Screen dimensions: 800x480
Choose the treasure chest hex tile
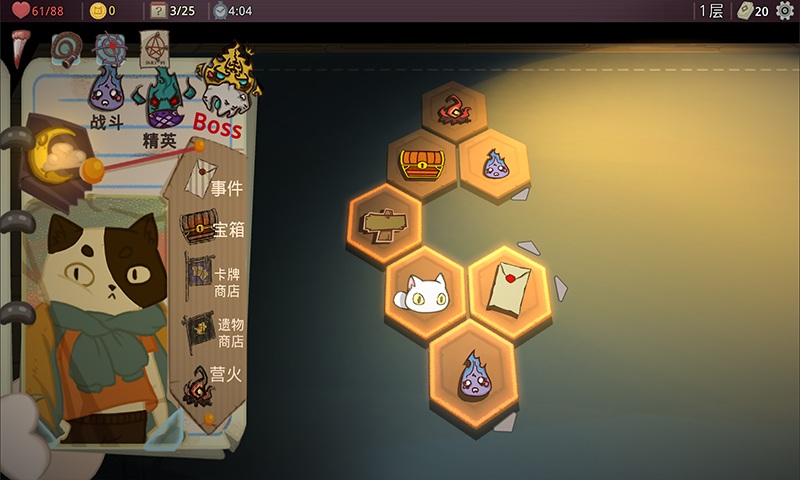pyautogui.click(x=421, y=162)
